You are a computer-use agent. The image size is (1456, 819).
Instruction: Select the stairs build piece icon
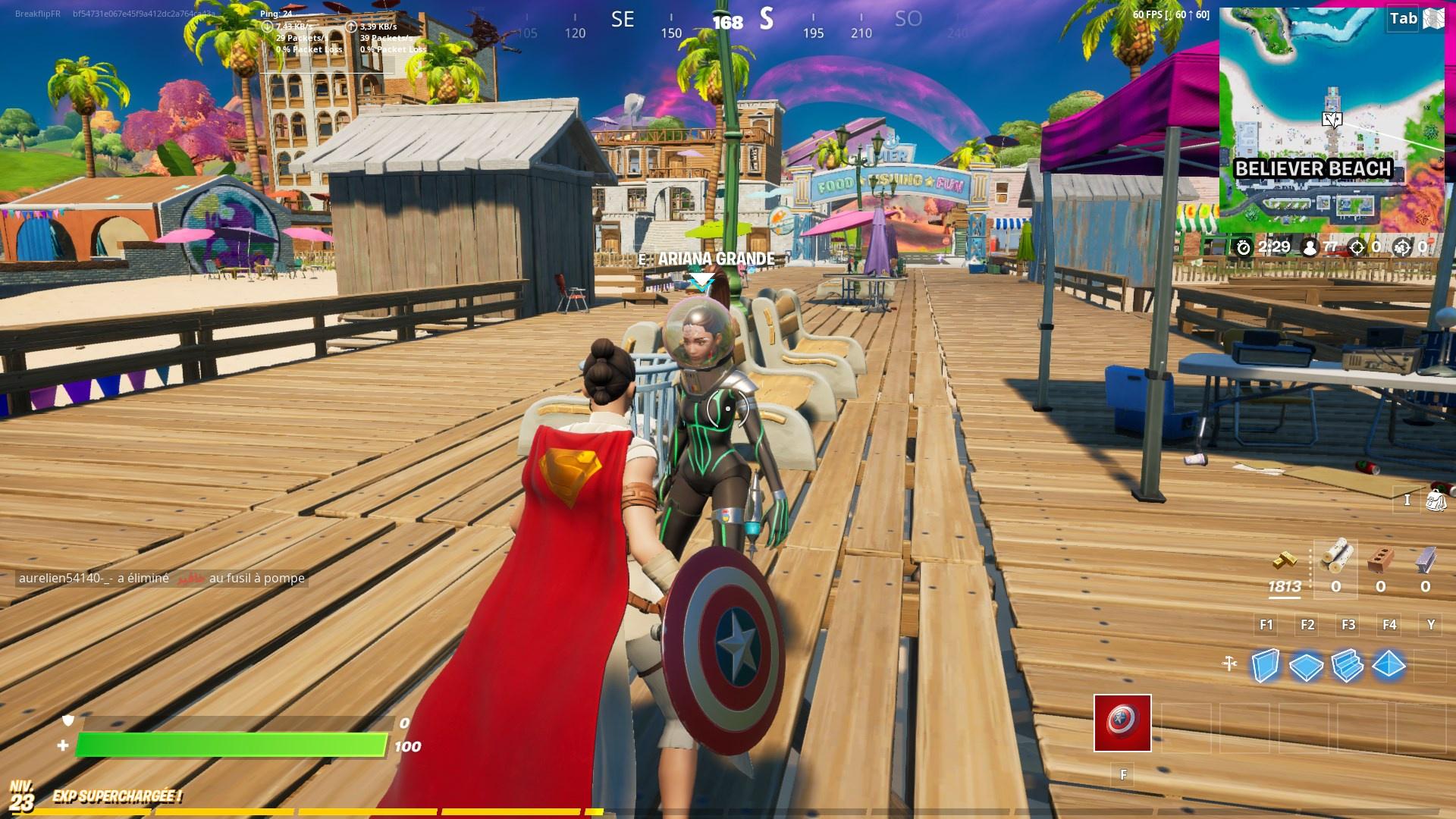[x=1347, y=666]
